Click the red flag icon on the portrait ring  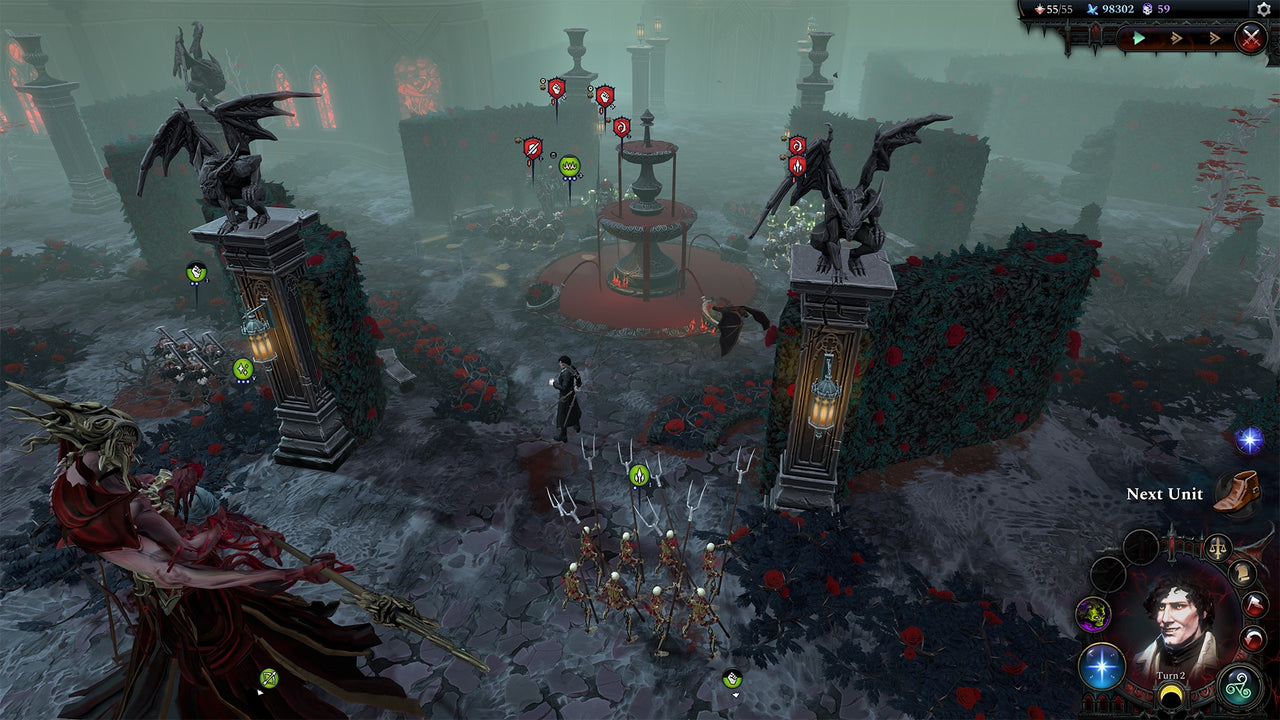point(1254,603)
